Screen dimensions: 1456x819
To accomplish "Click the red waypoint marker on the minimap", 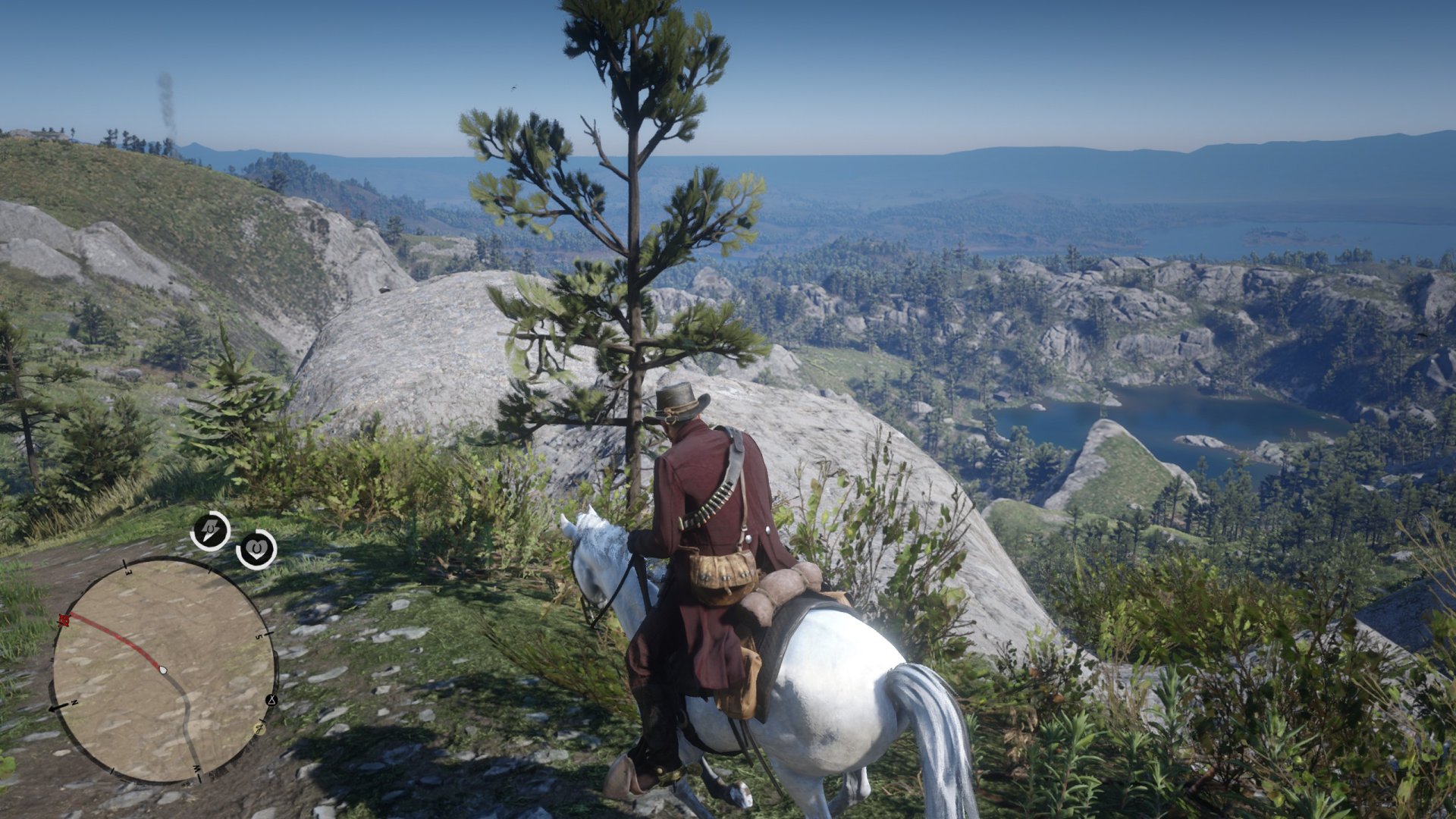I will pyautogui.click(x=64, y=620).
